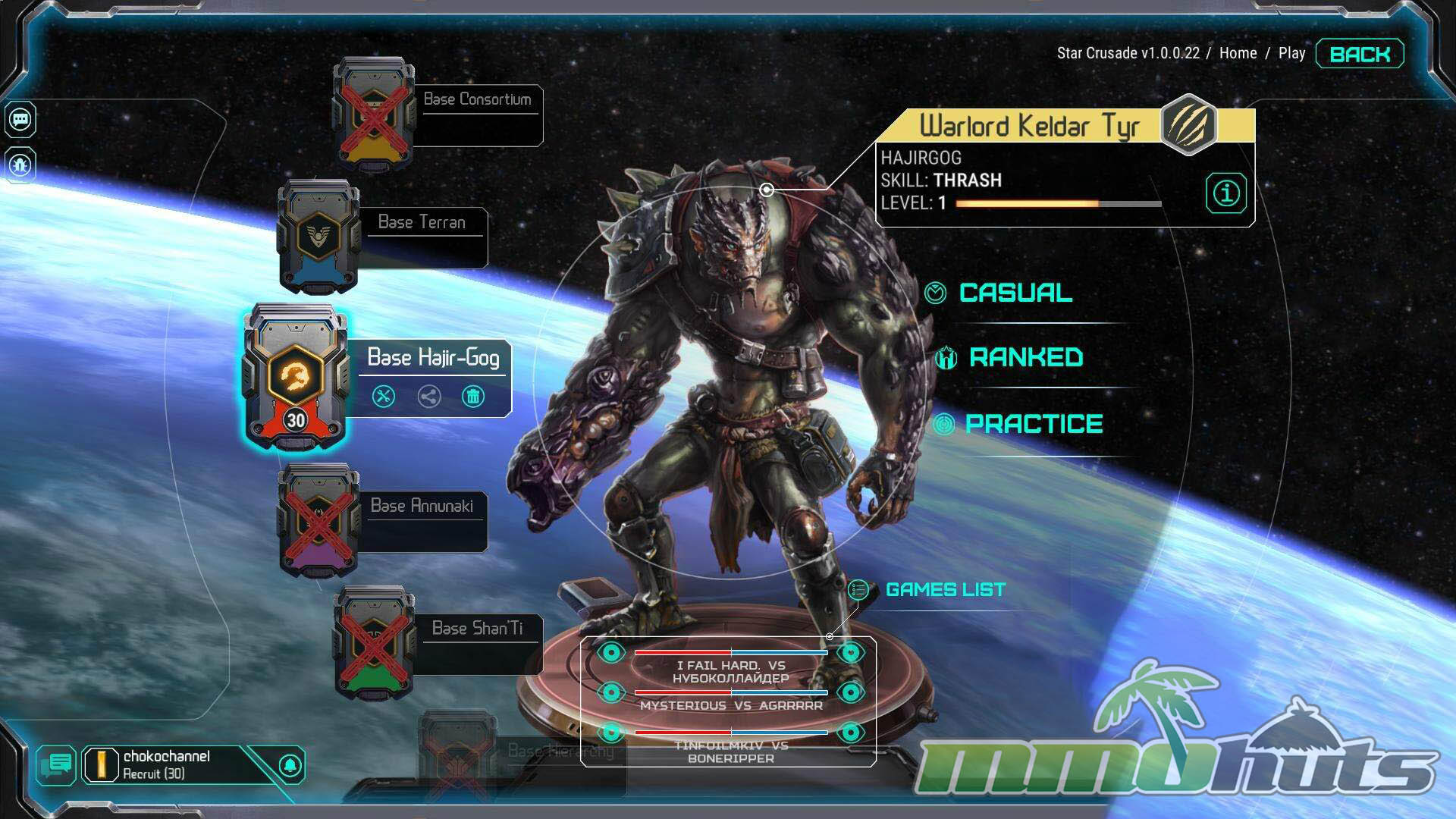The image size is (1456, 819).
Task: Open notifications bell next to chokochannel
Action: coord(290,765)
